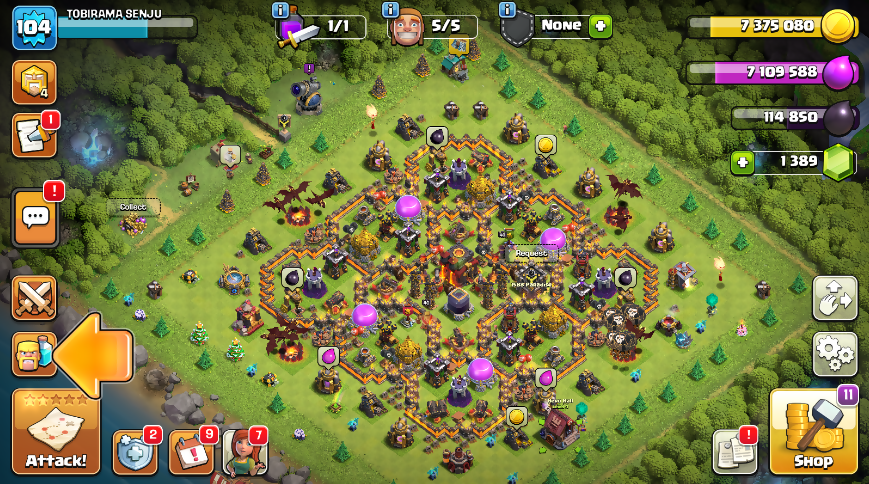
Task: Show info for the 1/1 army slot
Action: pyautogui.click(x=281, y=10)
